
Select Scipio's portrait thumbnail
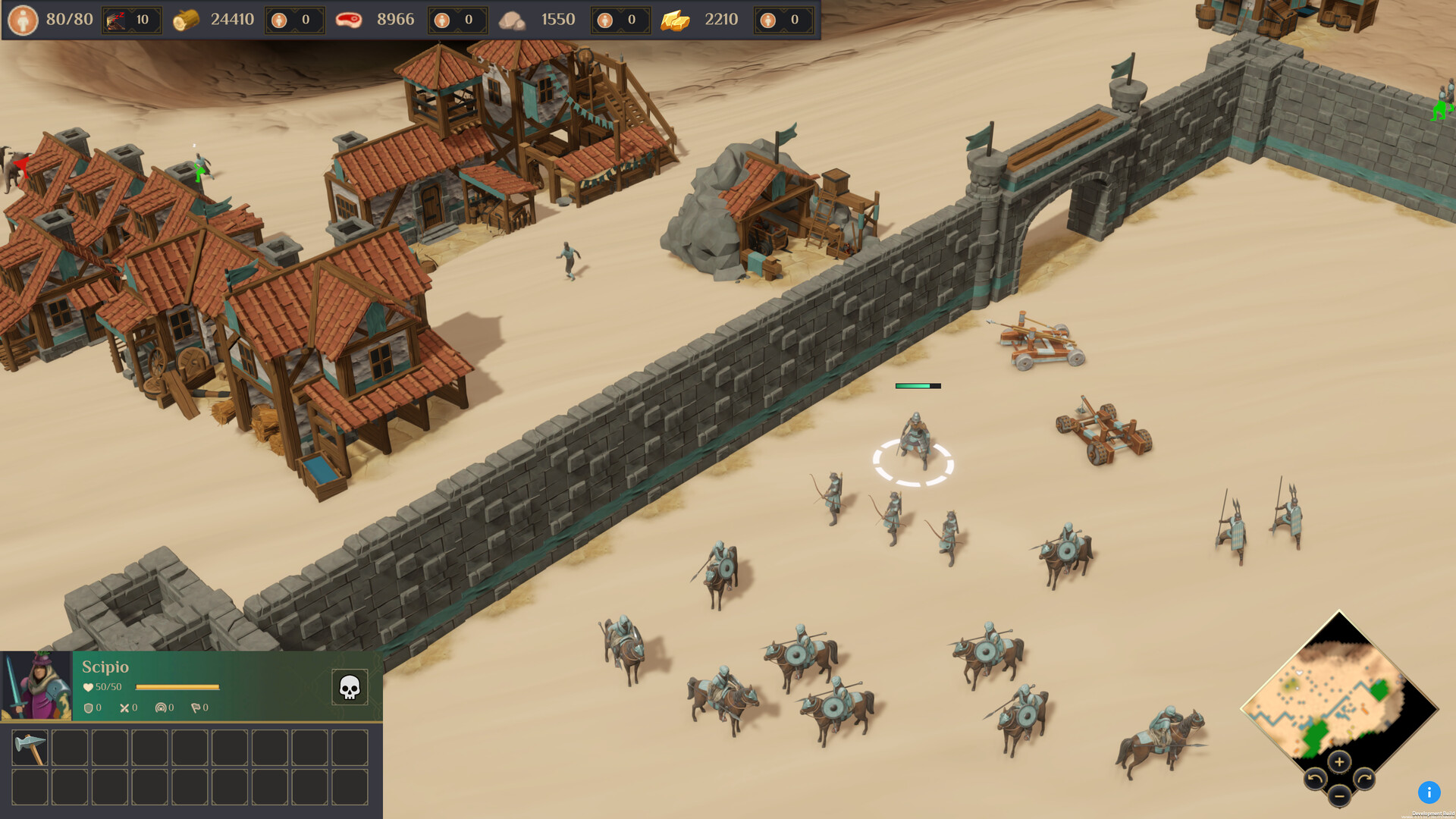36,686
